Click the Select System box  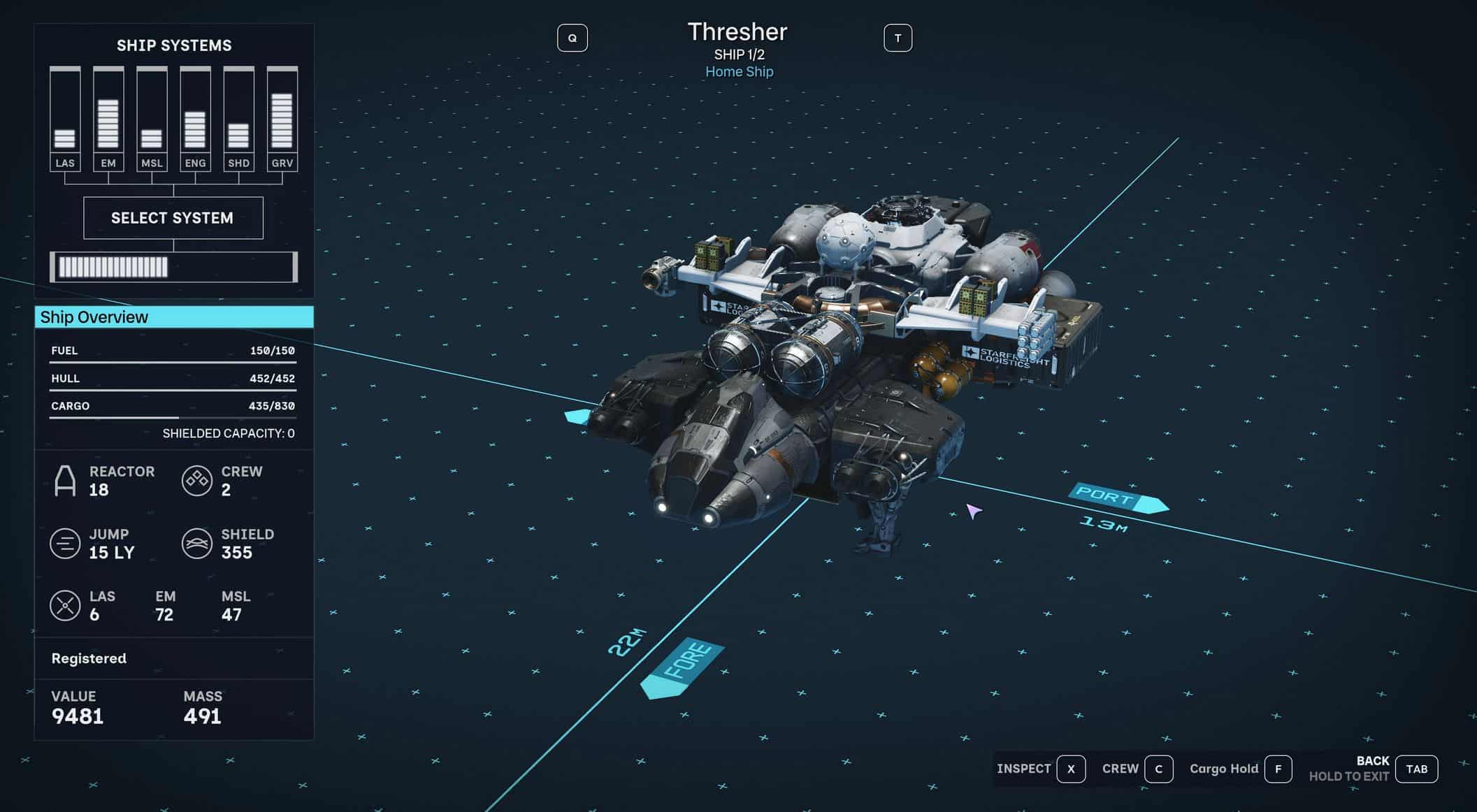(x=173, y=218)
